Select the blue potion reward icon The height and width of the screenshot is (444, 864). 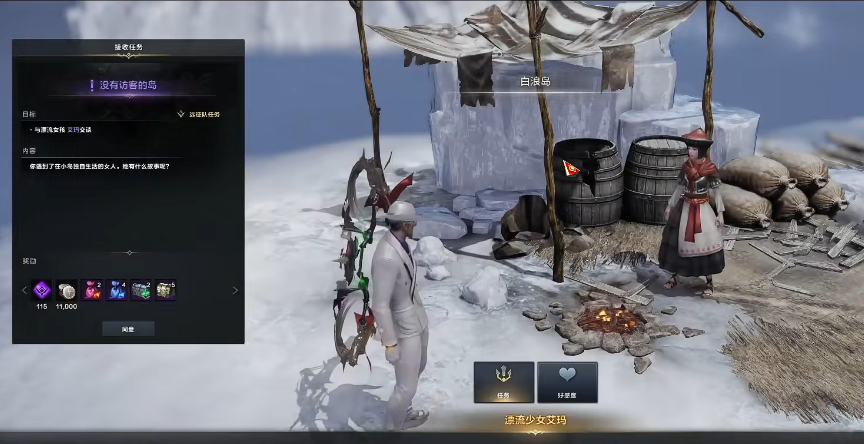click(117, 290)
